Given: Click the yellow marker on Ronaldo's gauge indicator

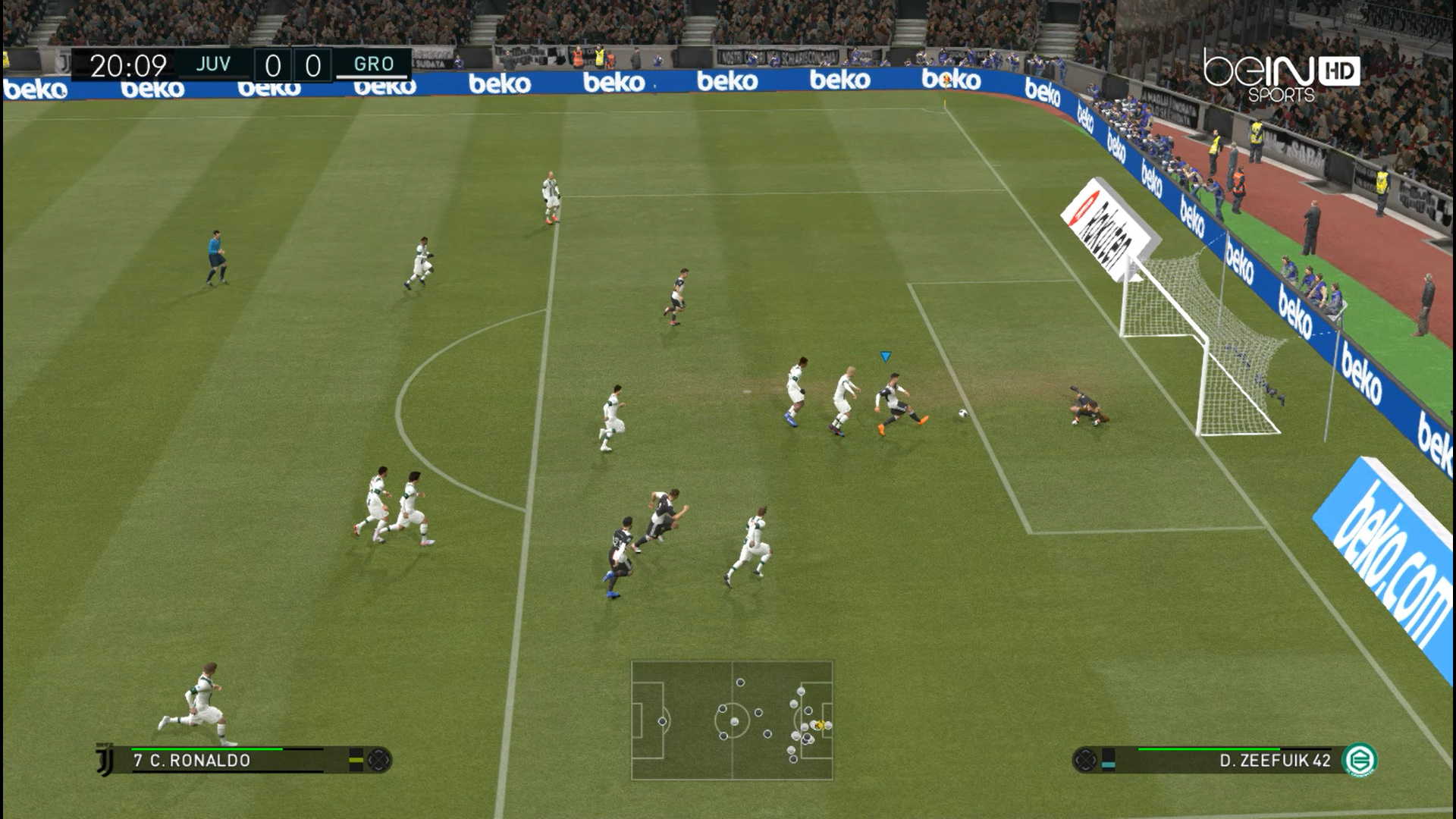Looking at the screenshot, I should pyautogui.click(x=356, y=761).
